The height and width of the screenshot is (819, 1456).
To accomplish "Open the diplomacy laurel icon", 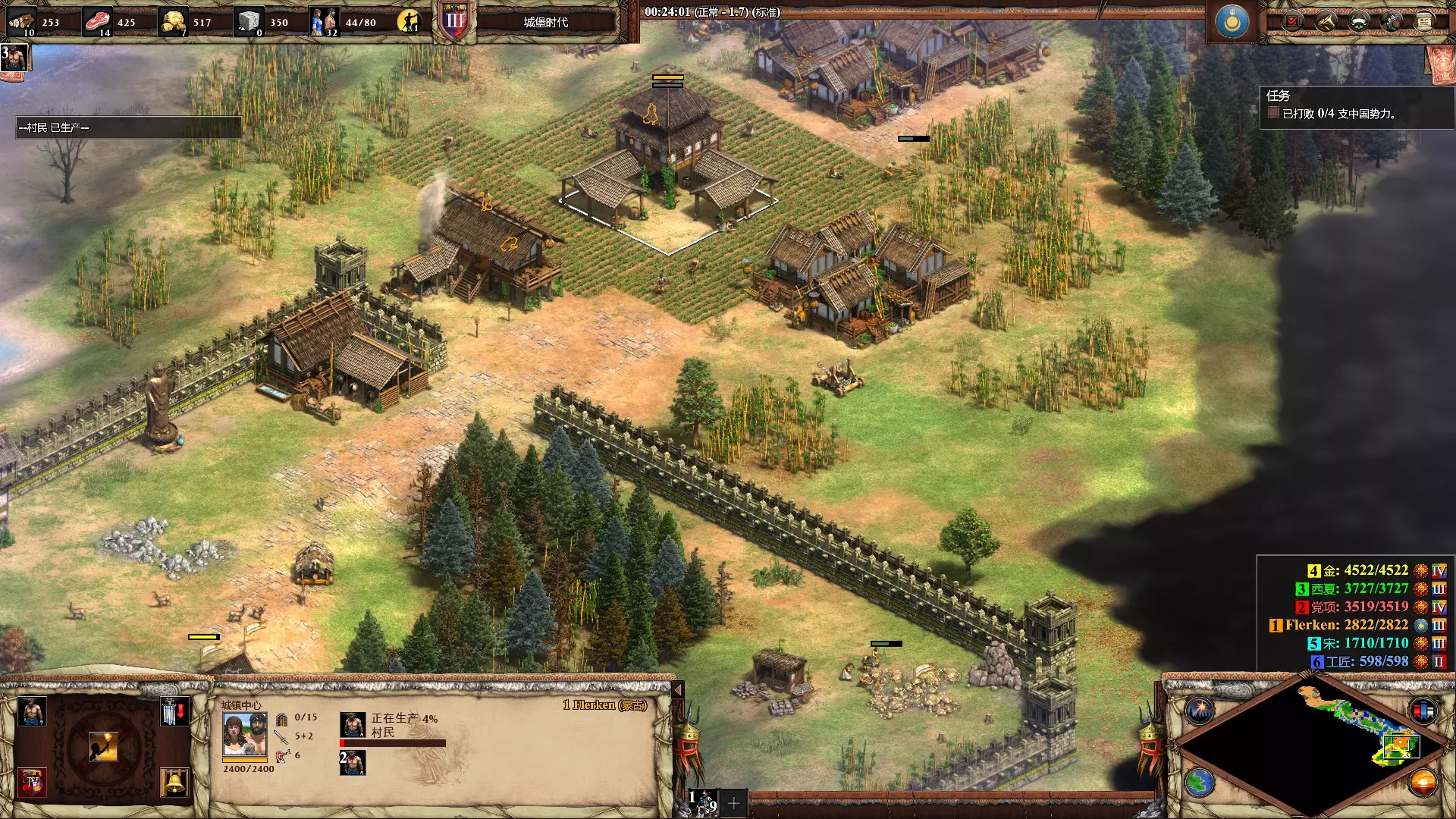I will coord(1358,22).
